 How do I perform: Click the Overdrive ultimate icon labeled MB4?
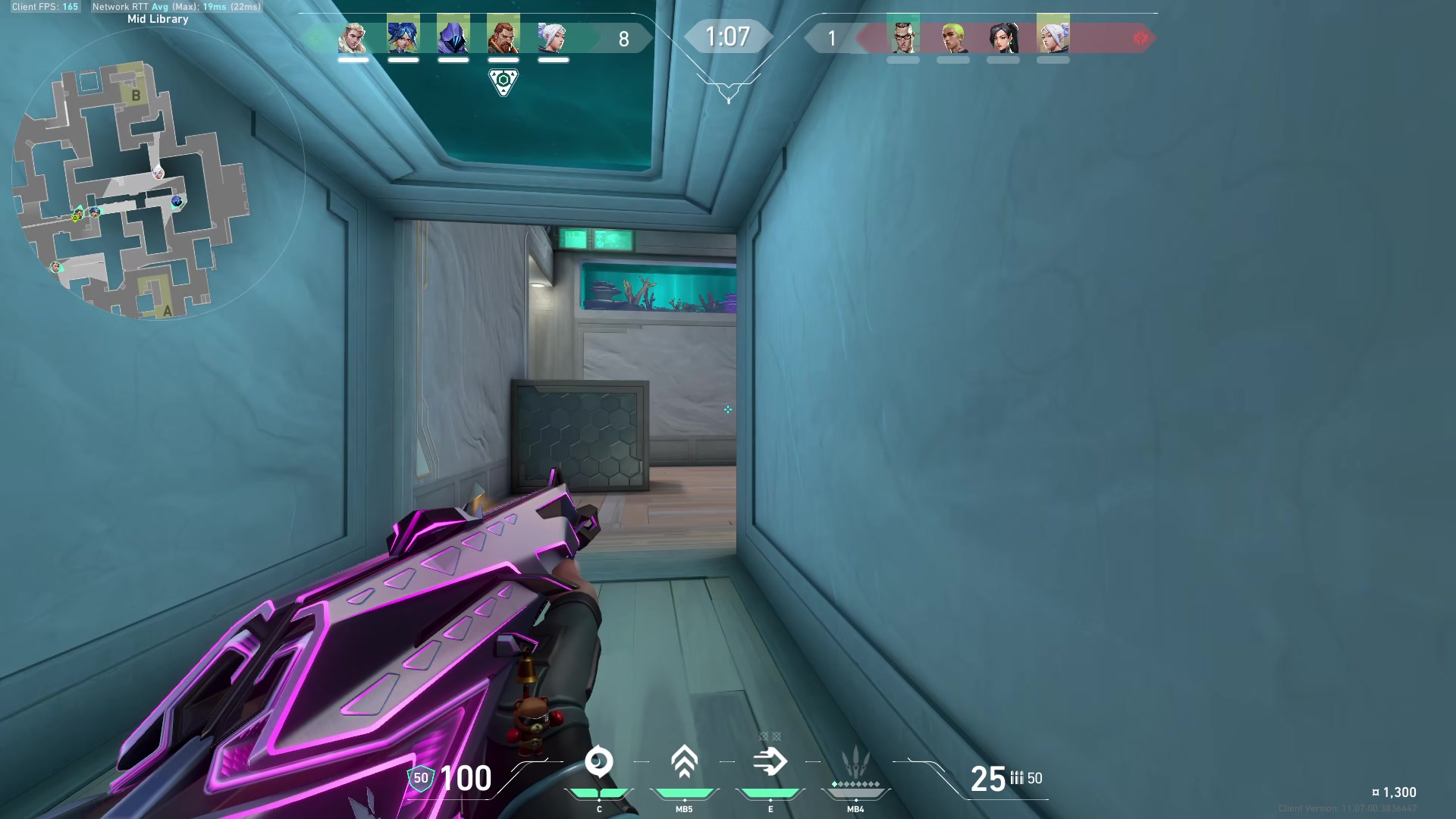pyautogui.click(x=855, y=762)
